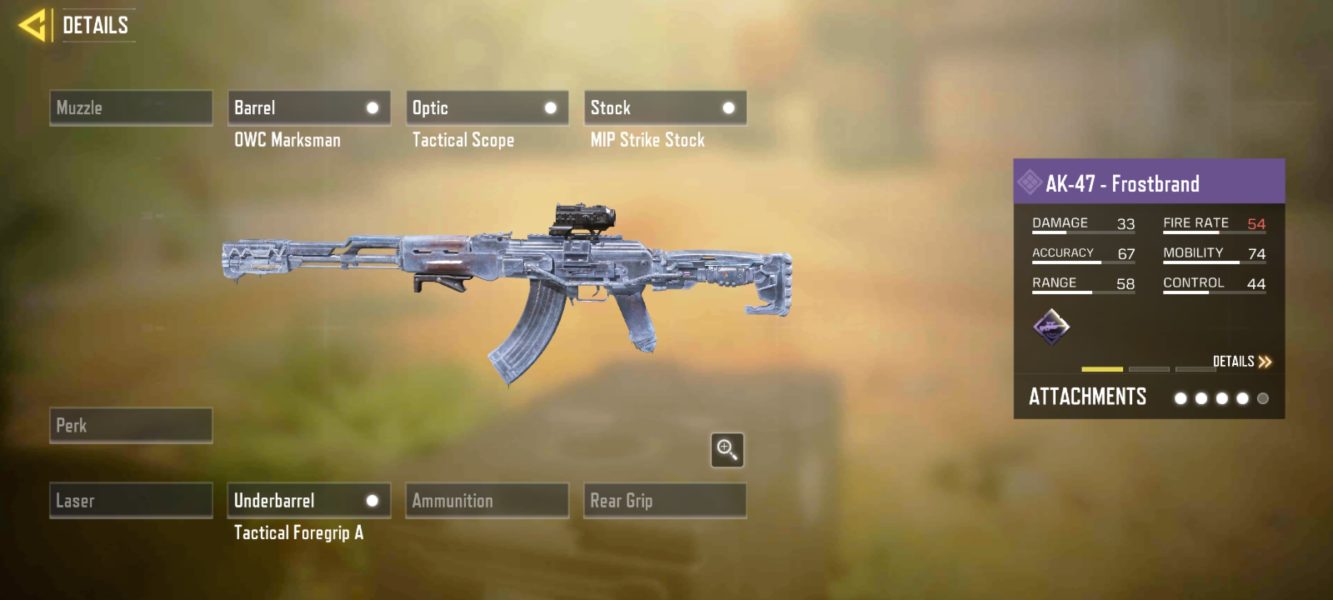Click the purple weapon perk diamond icon
Viewport: 1333px width, 600px height.
pyautogui.click(x=1051, y=327)
